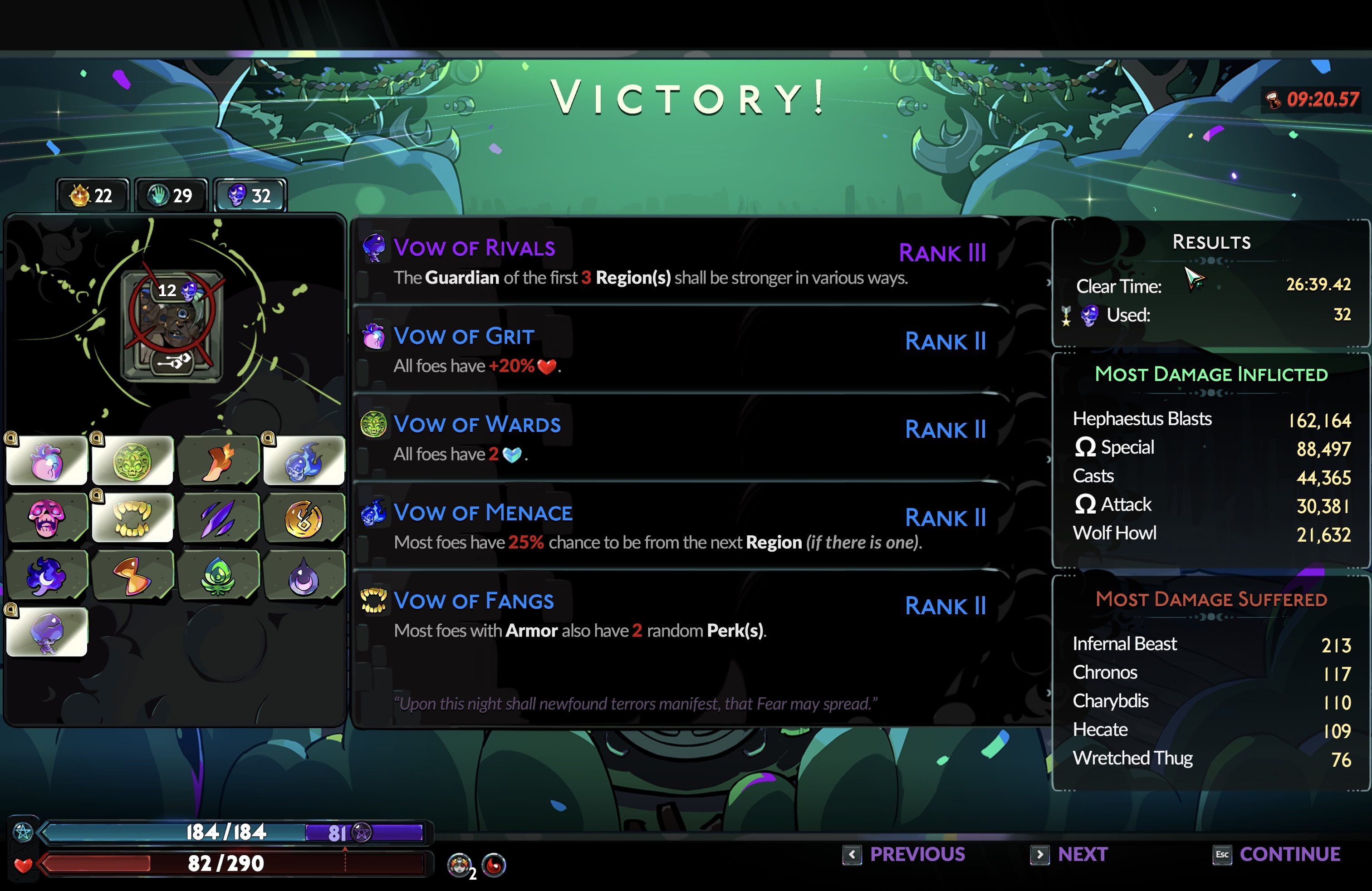Select the pink skull vow icon

(47, 518)
